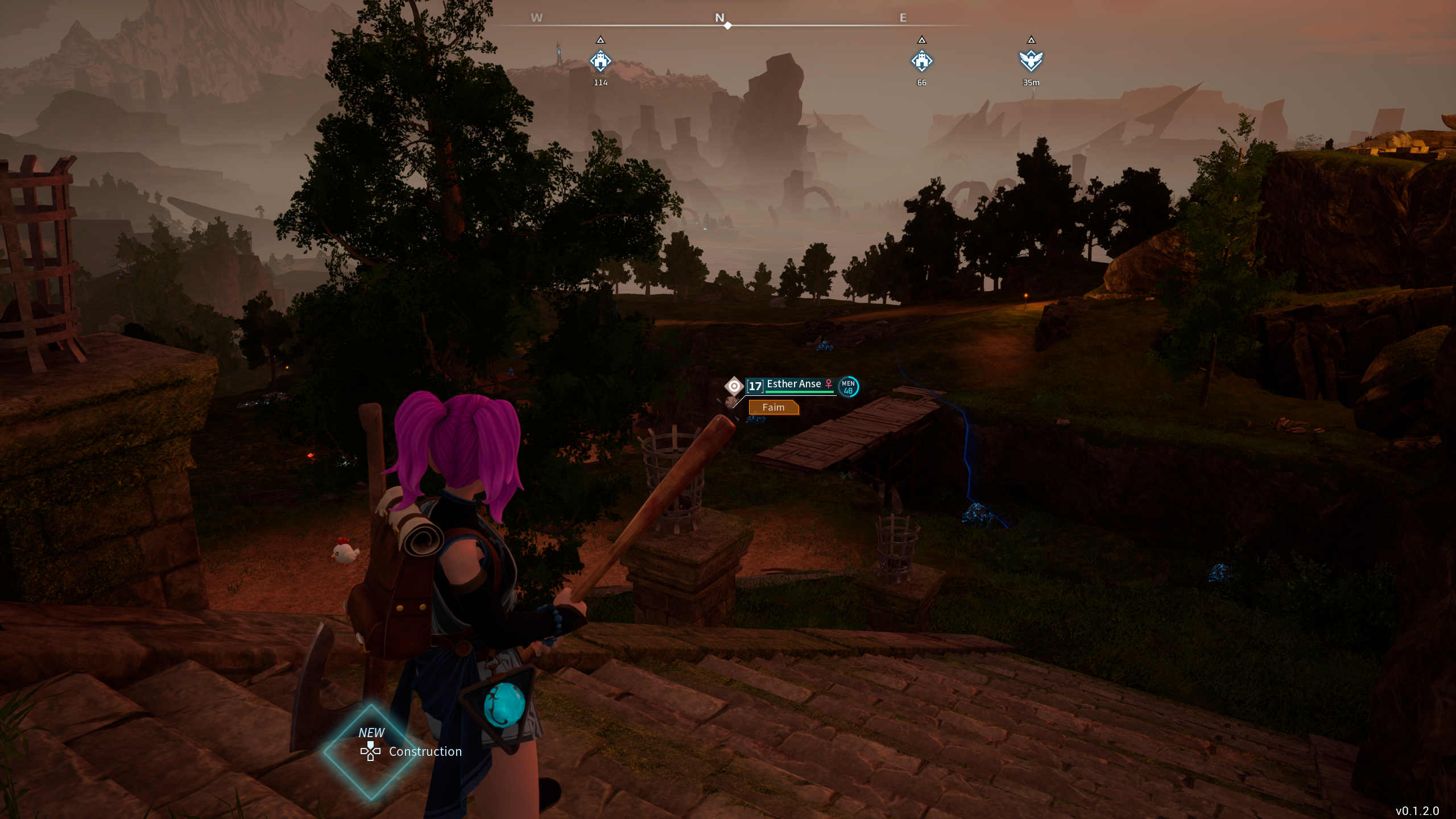Select the compass base marker labeled 66

921,61
